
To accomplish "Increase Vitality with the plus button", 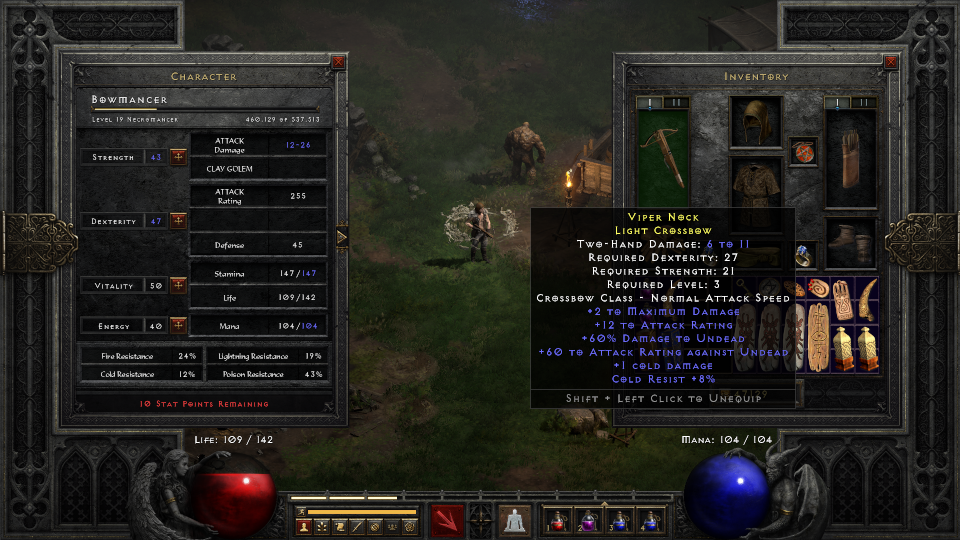I will 178,285.
